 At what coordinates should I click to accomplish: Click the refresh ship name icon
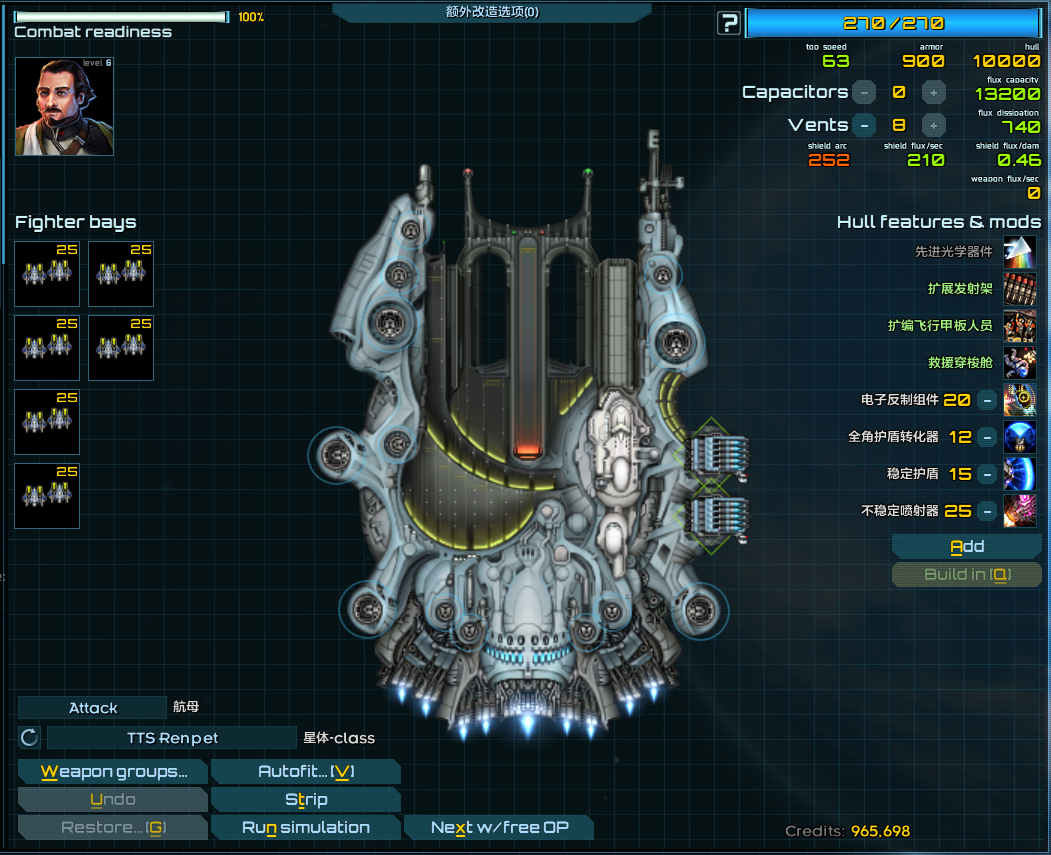[29, 738]
